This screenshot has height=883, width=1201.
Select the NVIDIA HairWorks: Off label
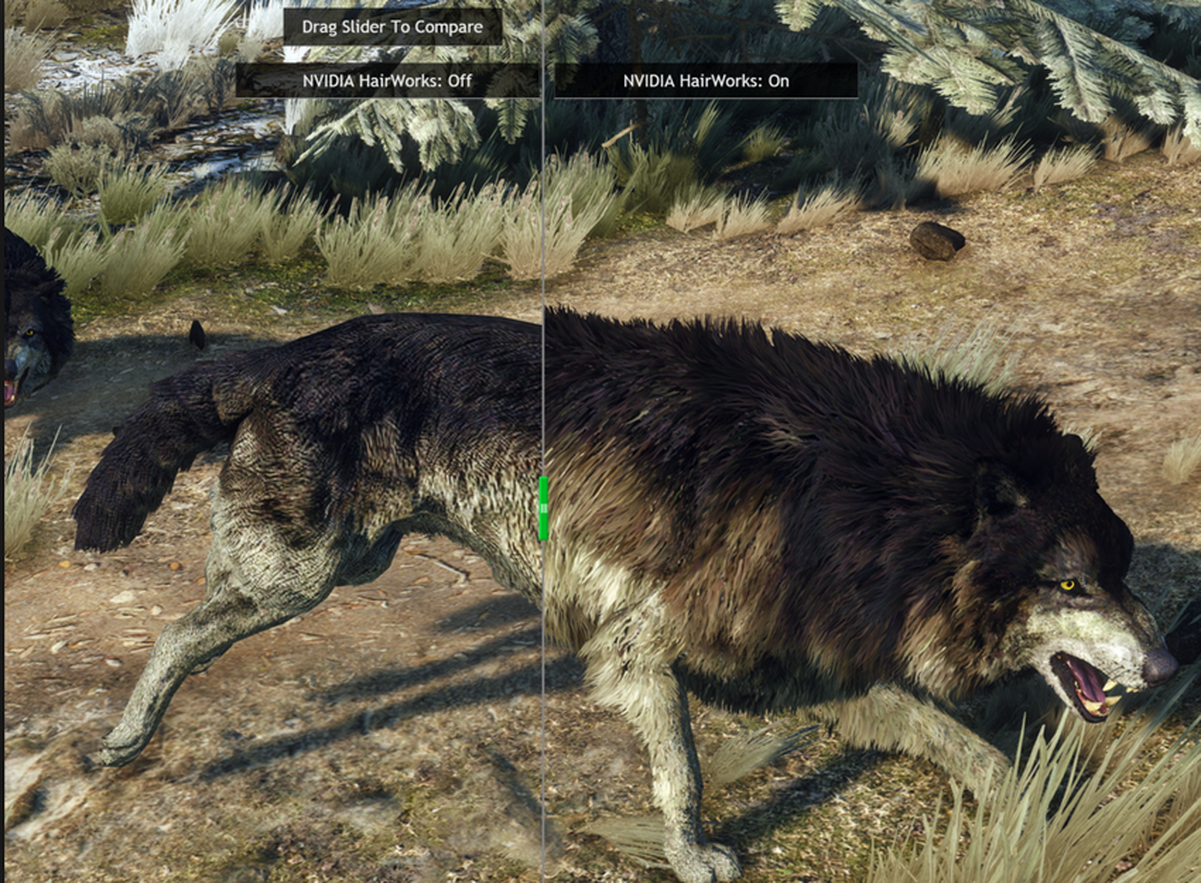[387, 81]
